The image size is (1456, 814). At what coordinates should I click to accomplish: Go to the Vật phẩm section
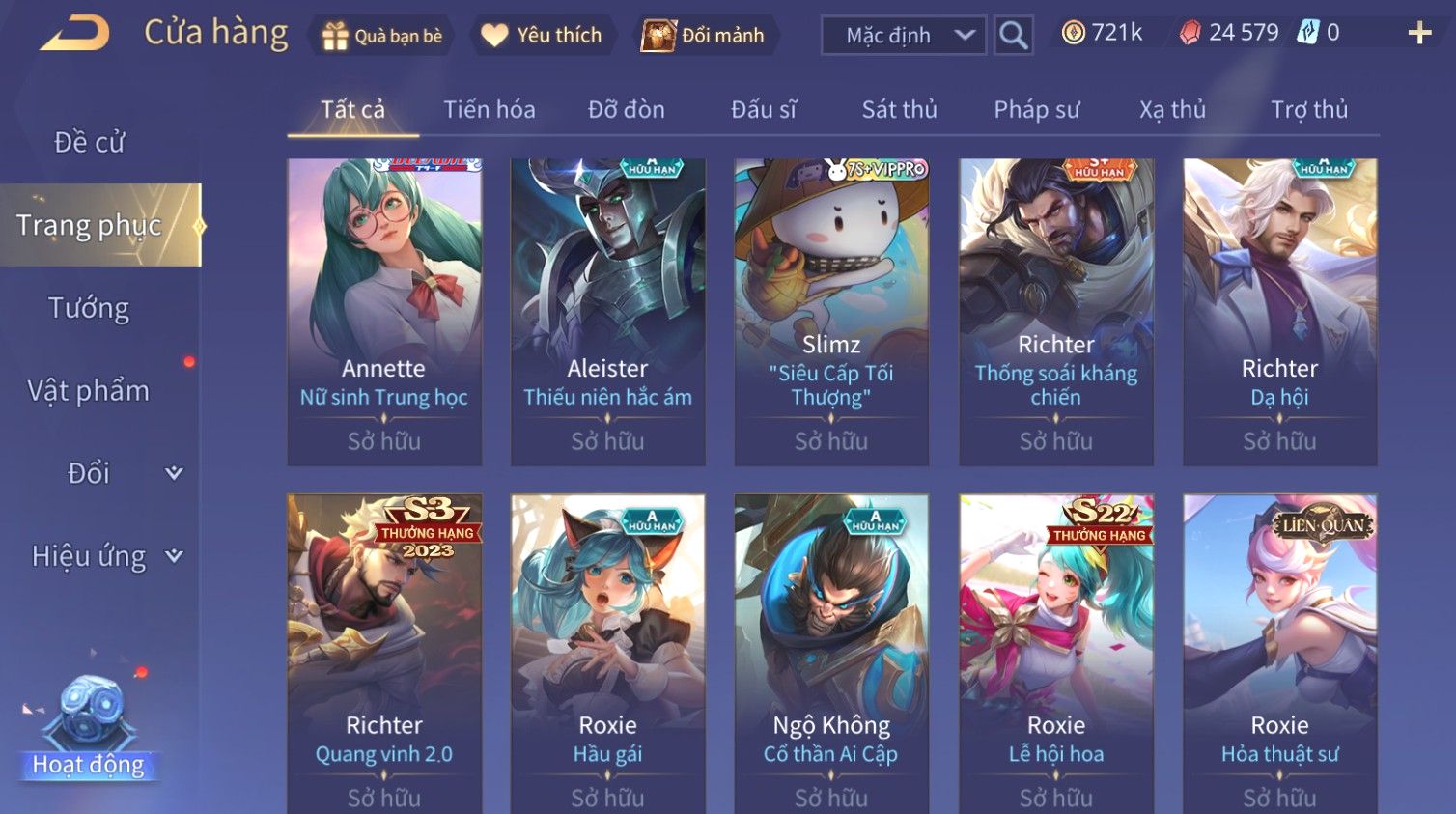89,391
